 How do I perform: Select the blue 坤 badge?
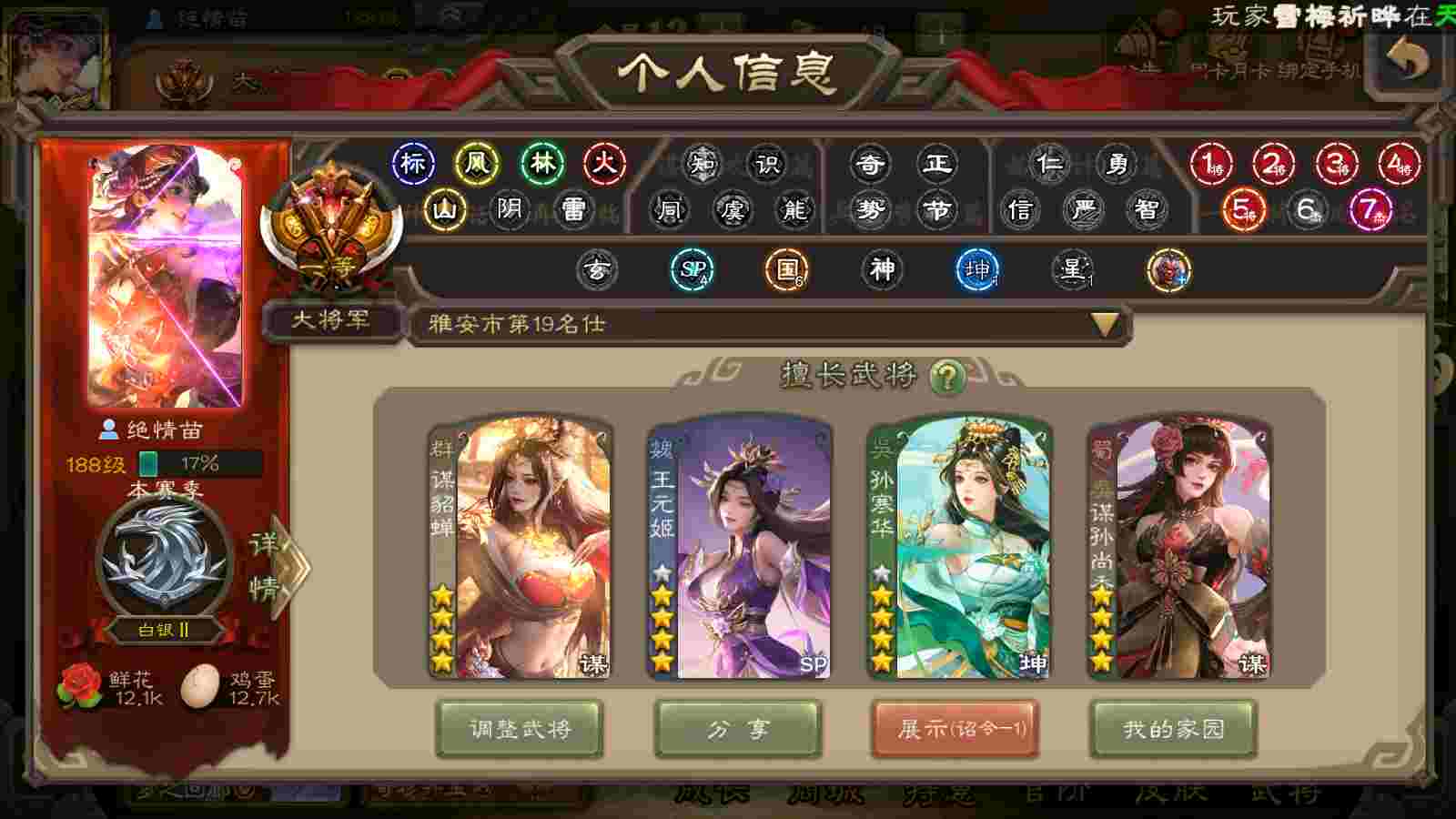(977, 270)
